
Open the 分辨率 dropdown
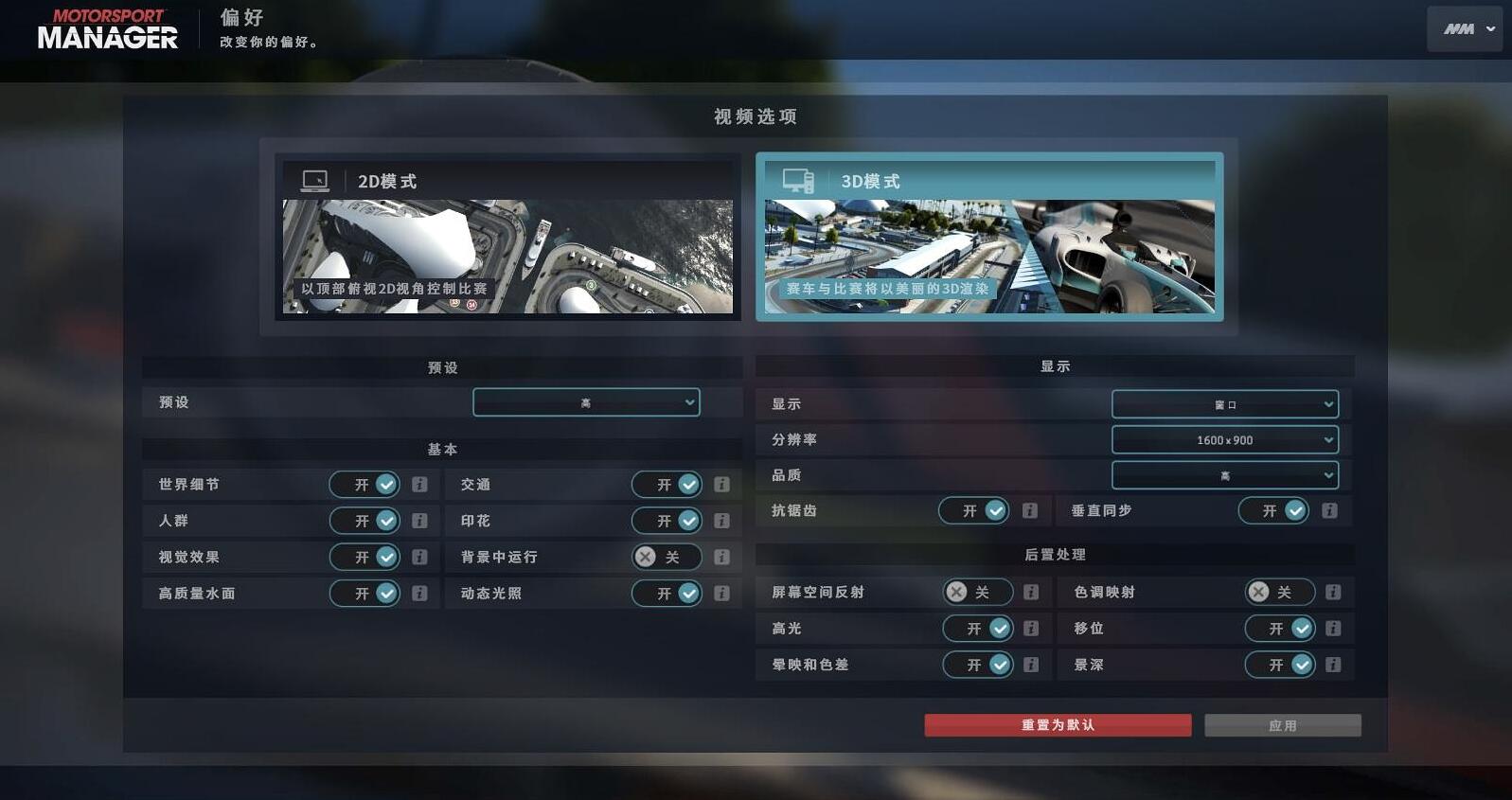[x=1225, y=439]
